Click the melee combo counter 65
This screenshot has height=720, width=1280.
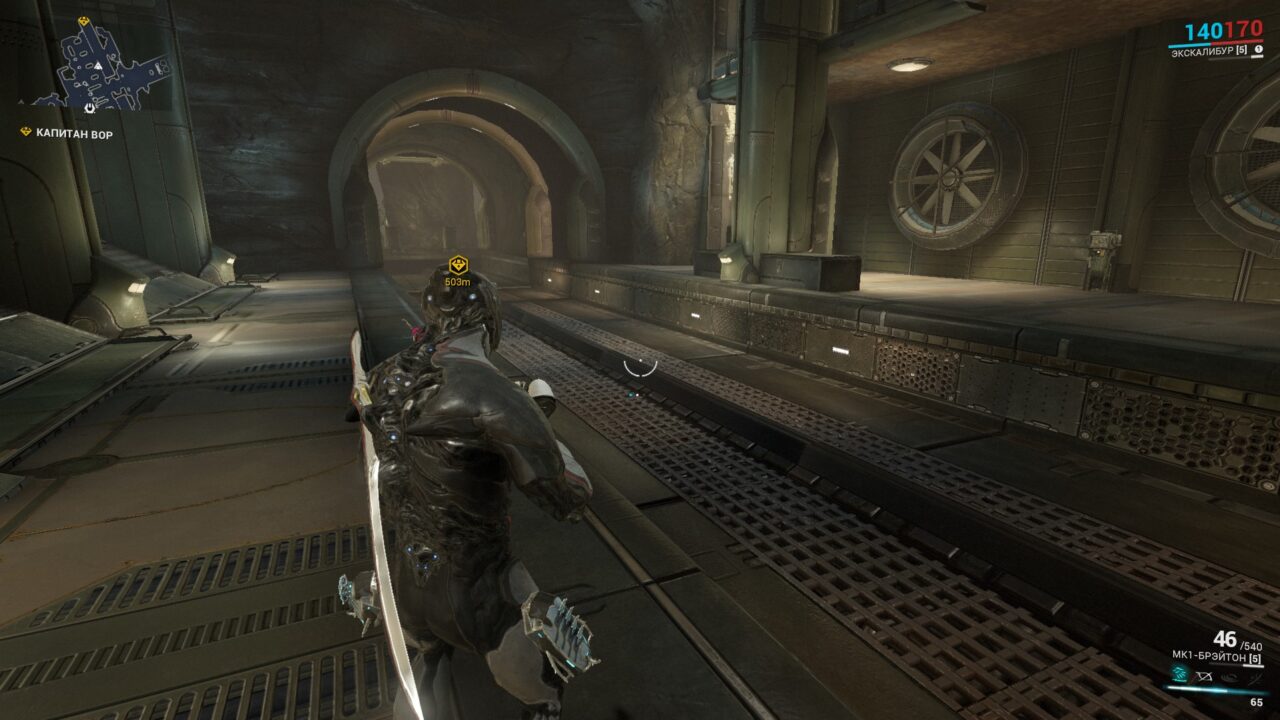click(1256, 701)
